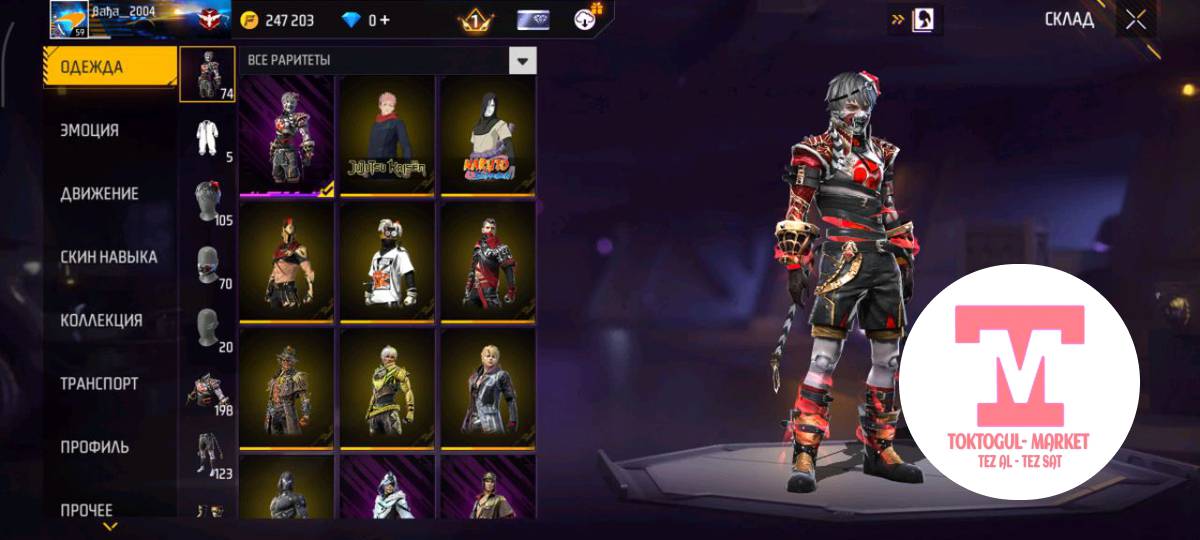The width and height of the screenshot is (1200, 540).
Task: Select the Jujutsu Kaisen outfit
Action: point(387,134)
